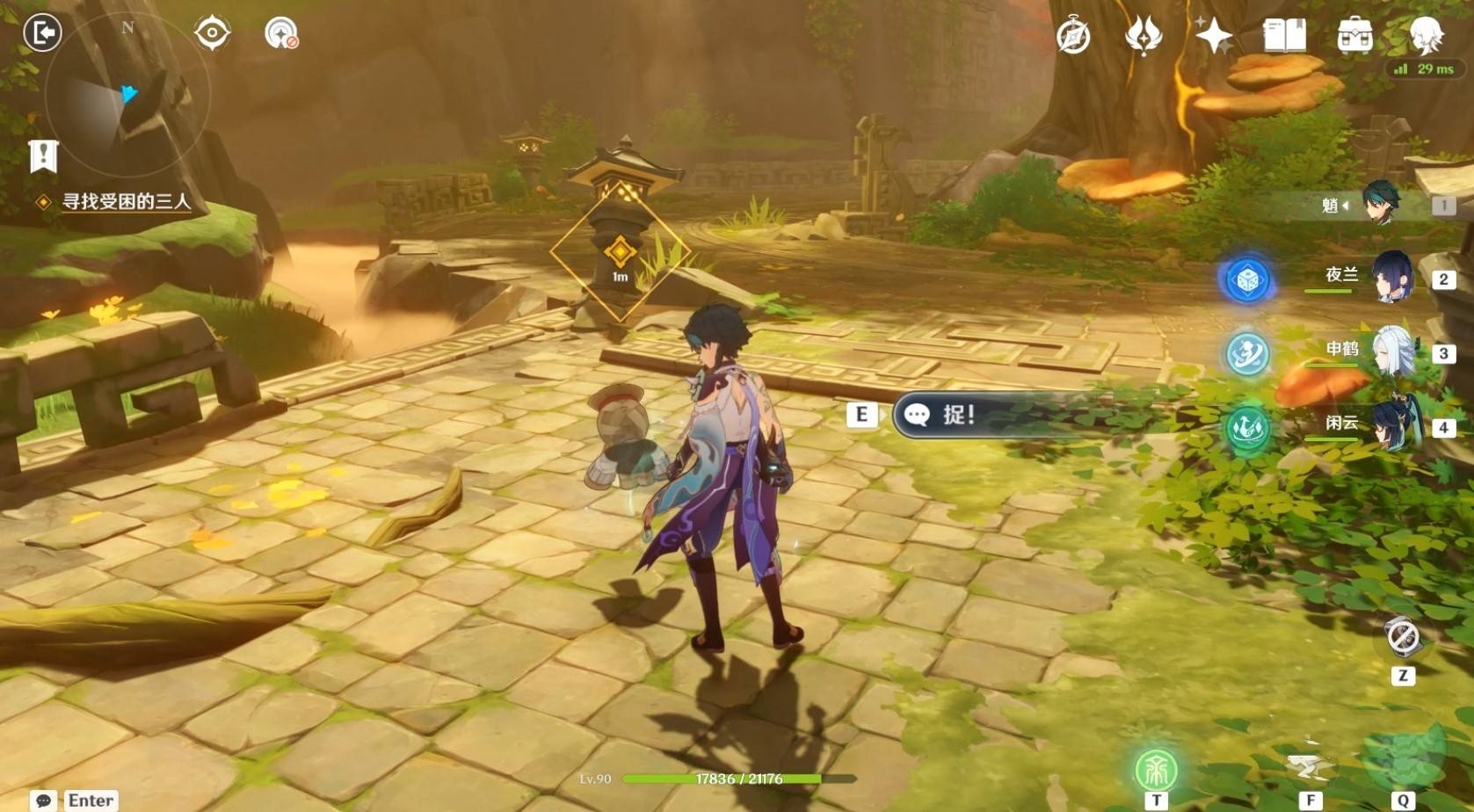This screenshot has width=1474, height=812.
Task: Open the backpack inventory
Action: pyautogui.click(x=1354, y=36)
